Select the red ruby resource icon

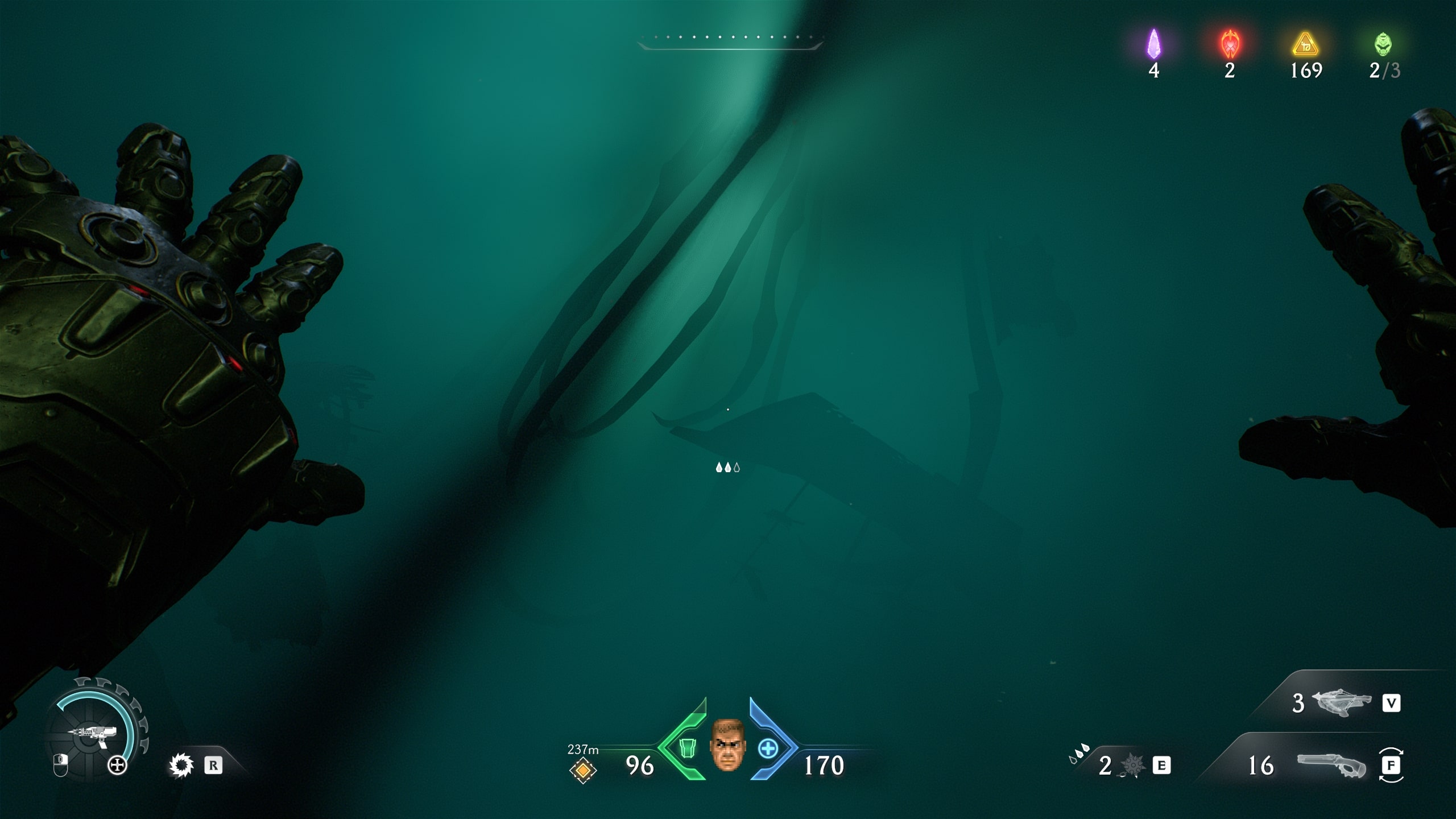point(1230,44)
